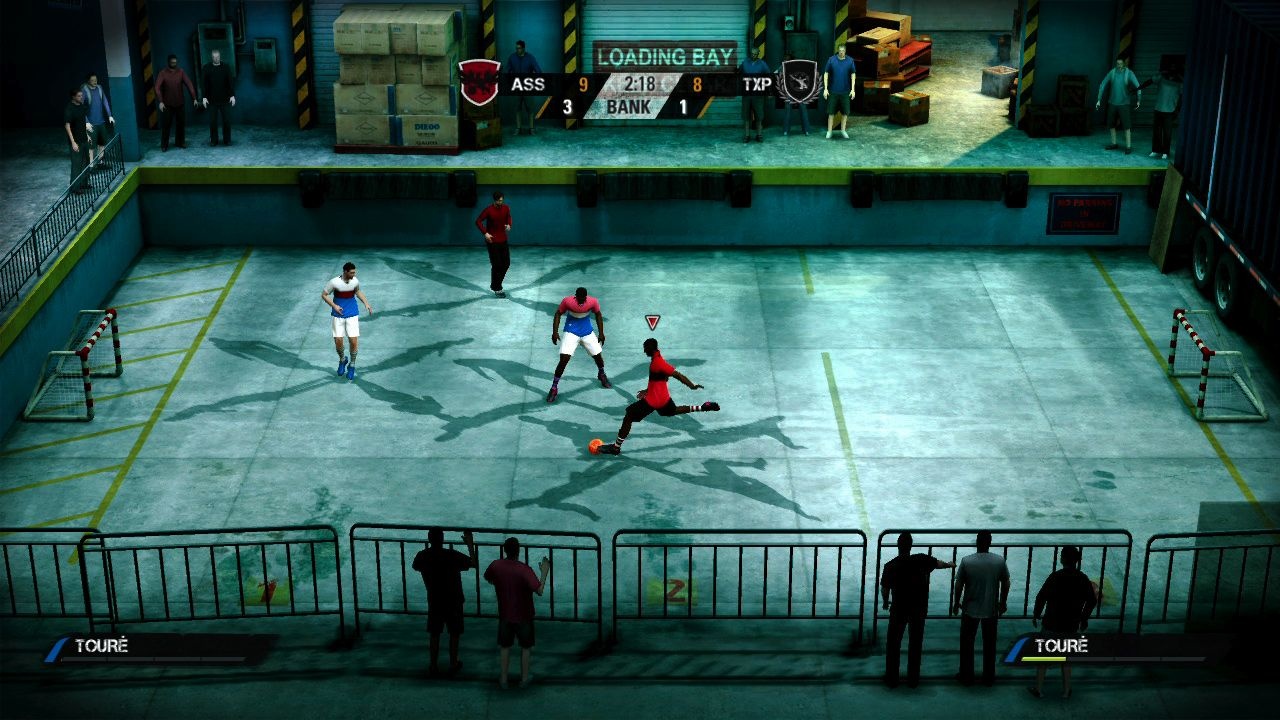Click the NO PARKING sign on the back wall

coord(1085,213)
